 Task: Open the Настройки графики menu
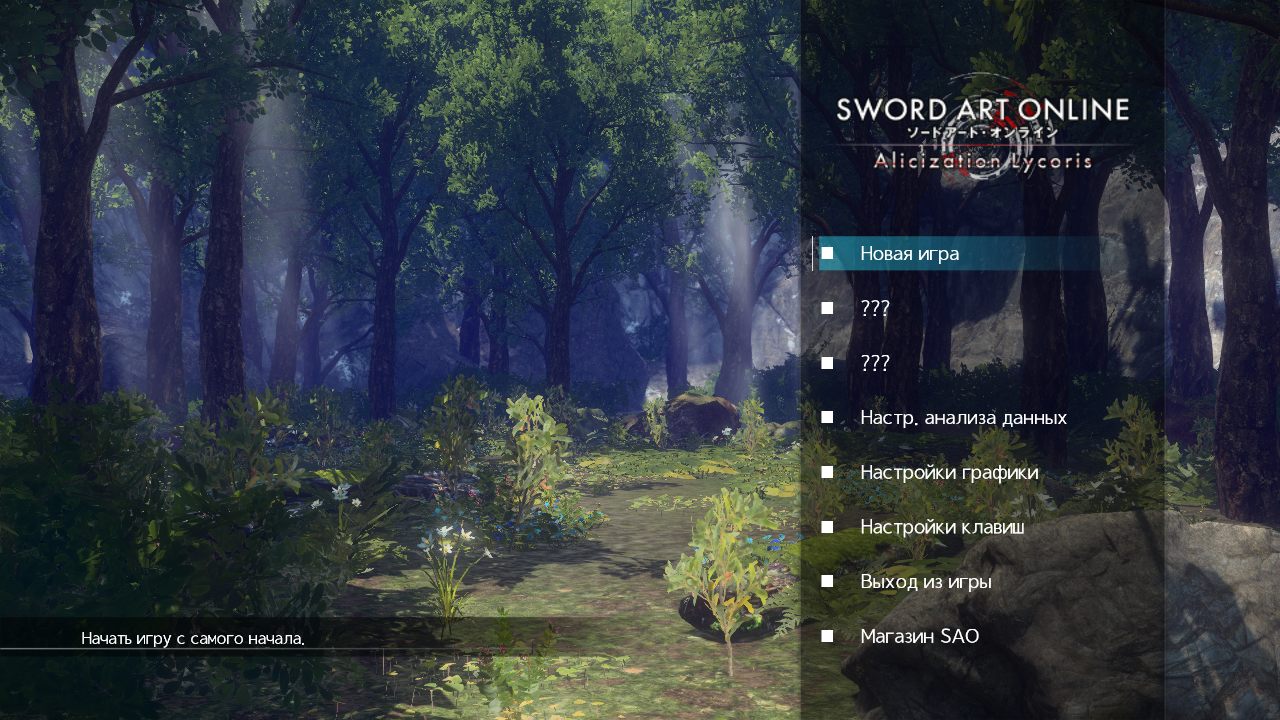948,472
